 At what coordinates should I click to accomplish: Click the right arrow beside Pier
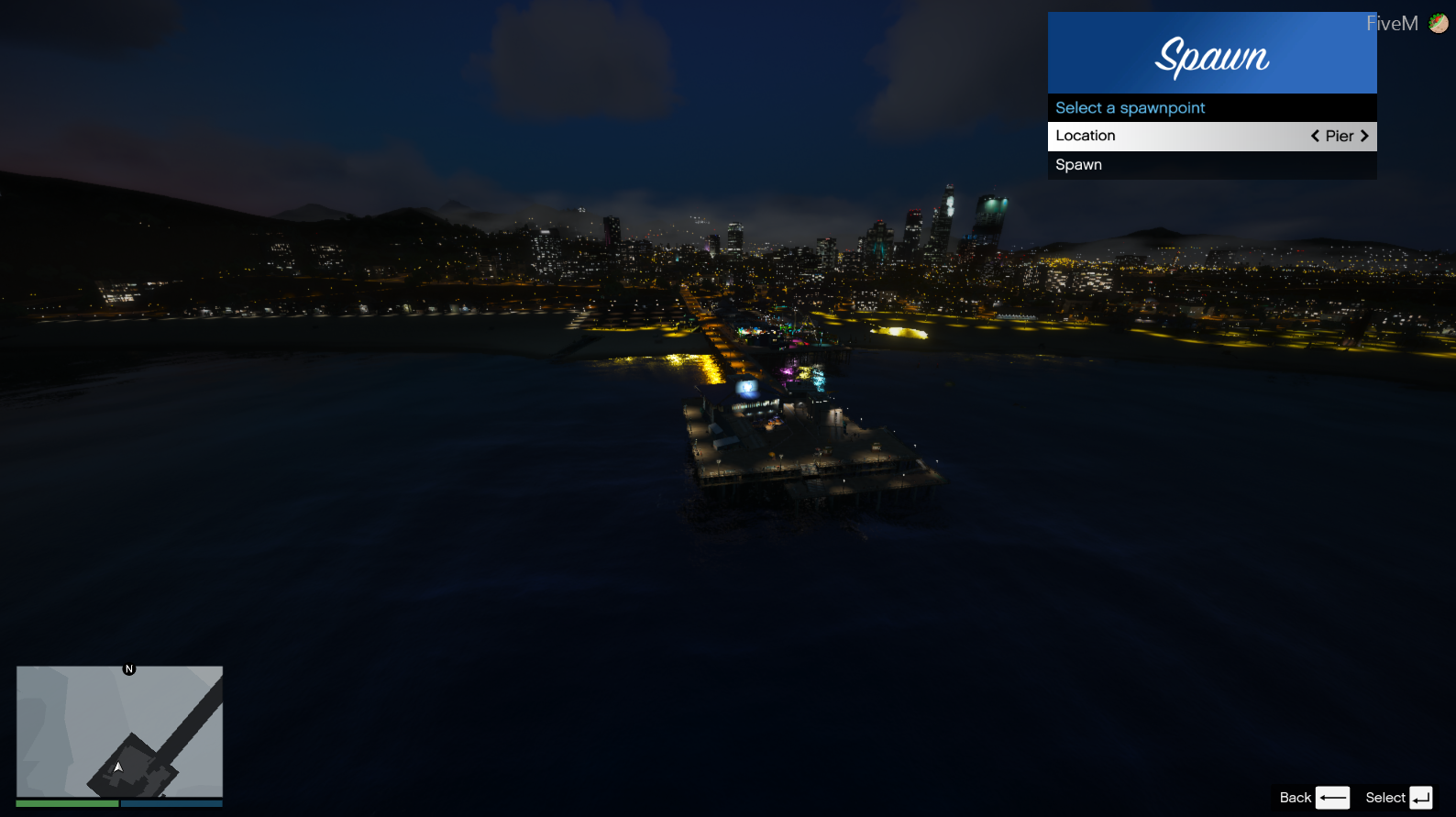[x=1364, y=136]
